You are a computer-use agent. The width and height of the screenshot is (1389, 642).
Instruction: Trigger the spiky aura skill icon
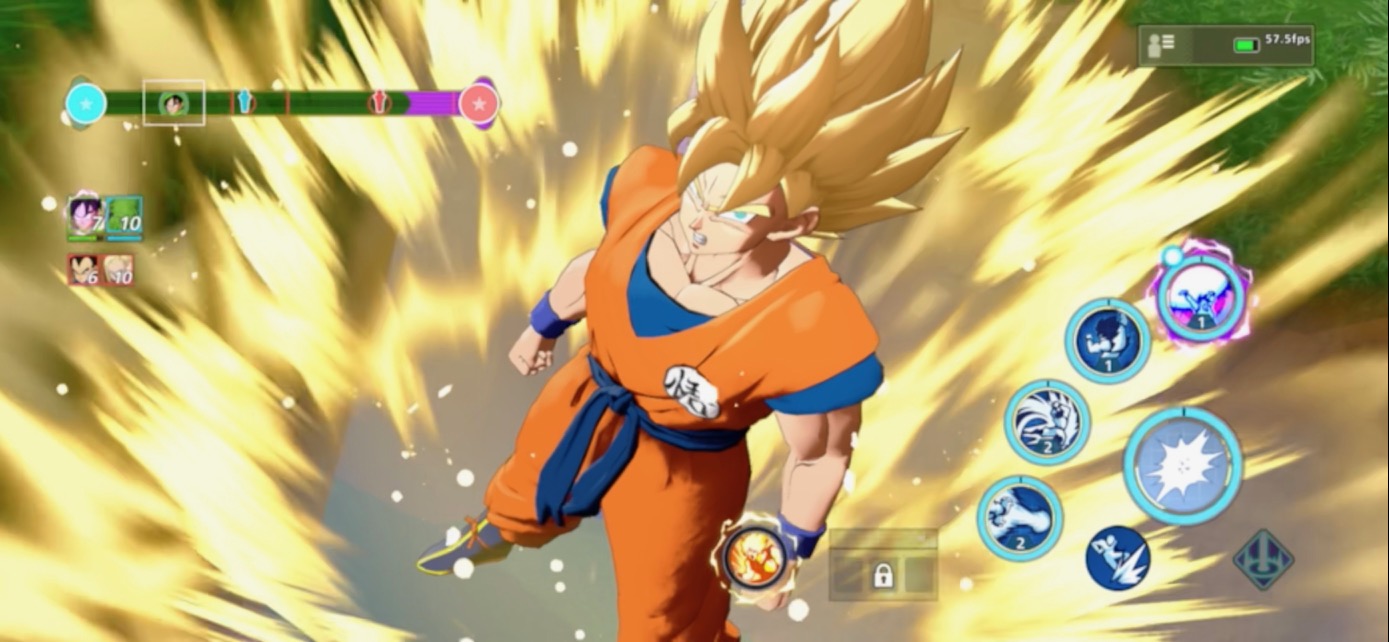pos(1046,422)
